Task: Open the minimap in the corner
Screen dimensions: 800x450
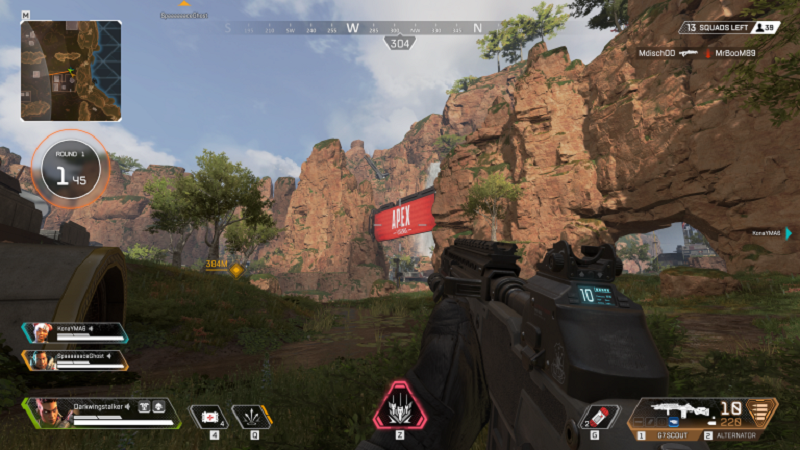Action: pos(71,70)
